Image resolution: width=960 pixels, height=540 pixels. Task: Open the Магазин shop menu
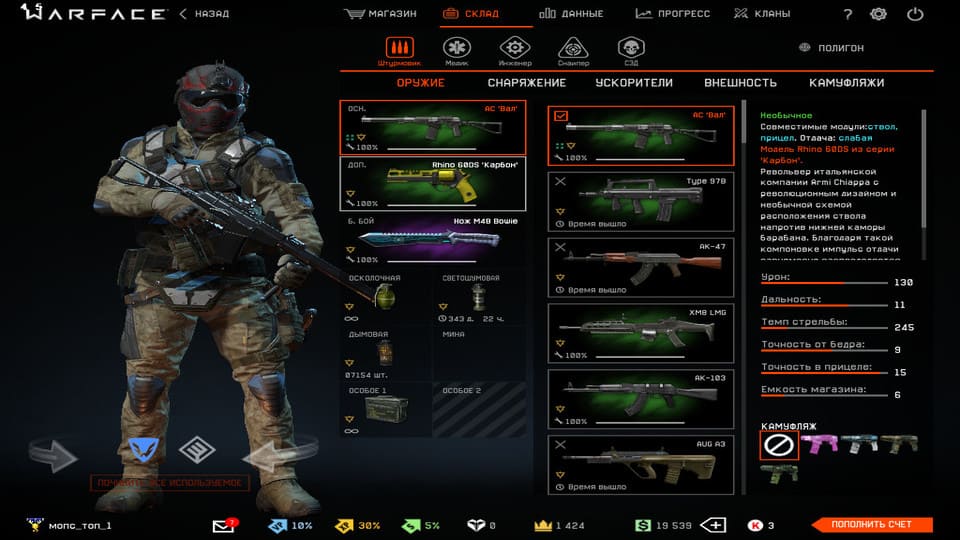click(x=381, y=14)
